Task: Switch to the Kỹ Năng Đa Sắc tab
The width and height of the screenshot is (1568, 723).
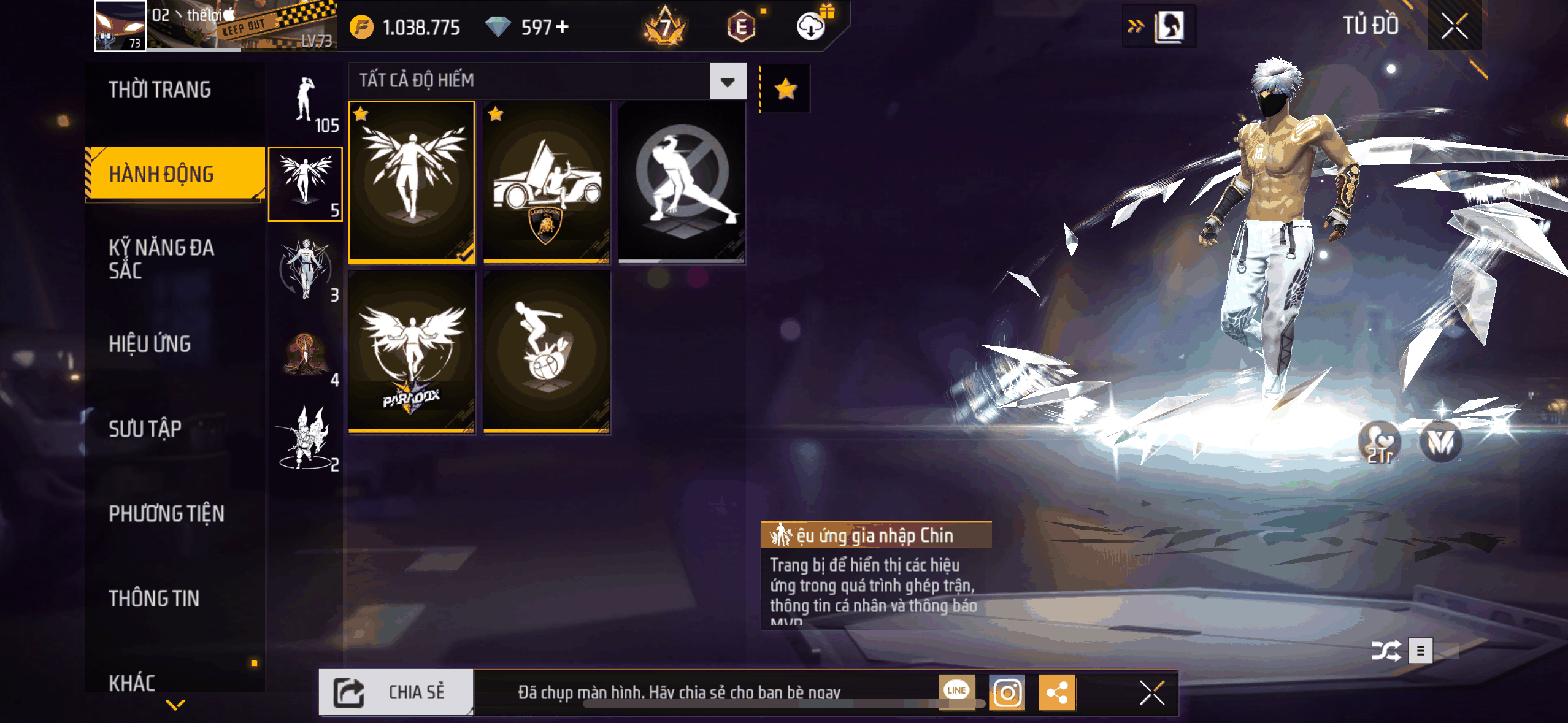Action: click(162, 258)
